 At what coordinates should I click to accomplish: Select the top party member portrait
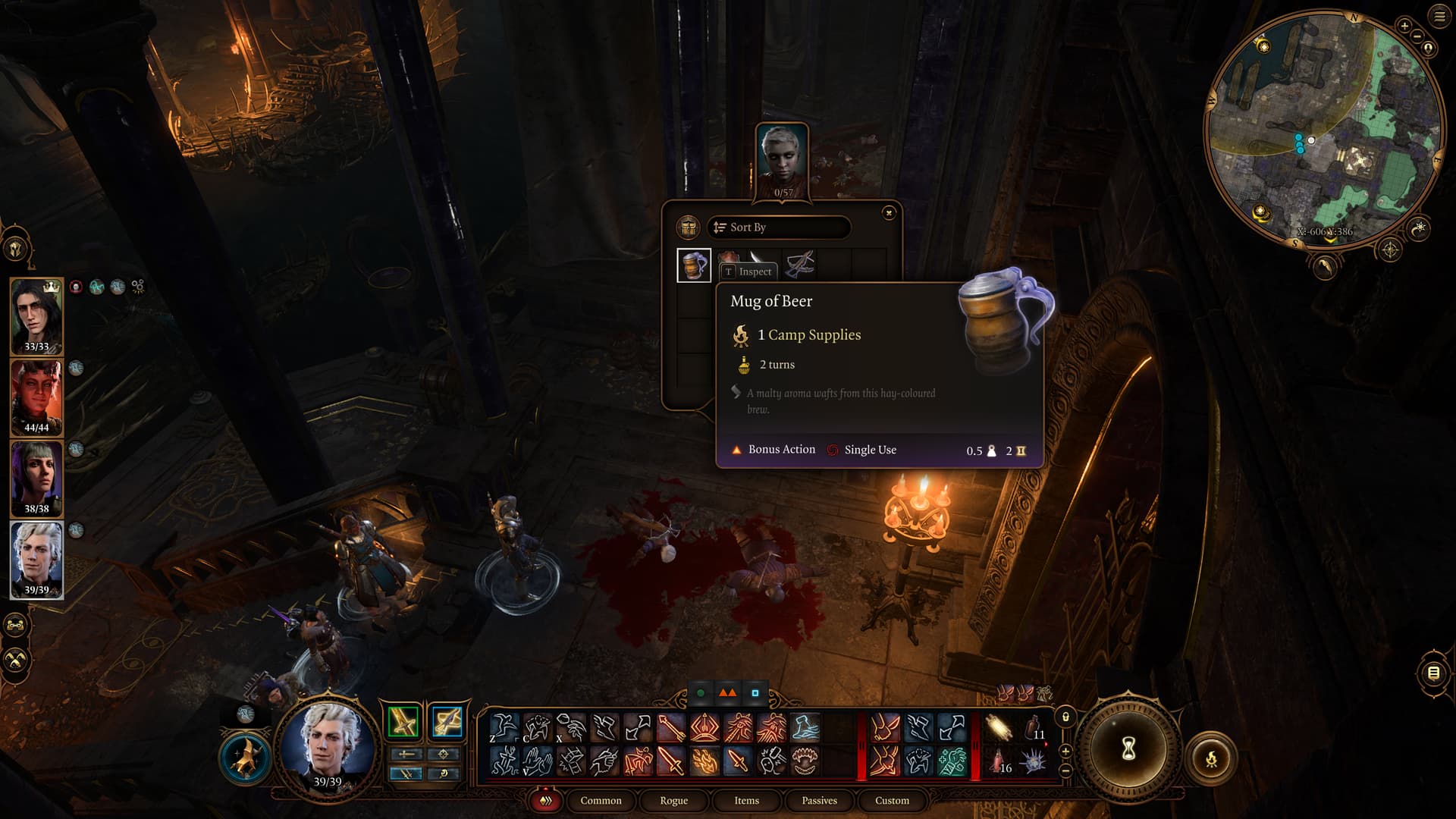tap(36, 315)
